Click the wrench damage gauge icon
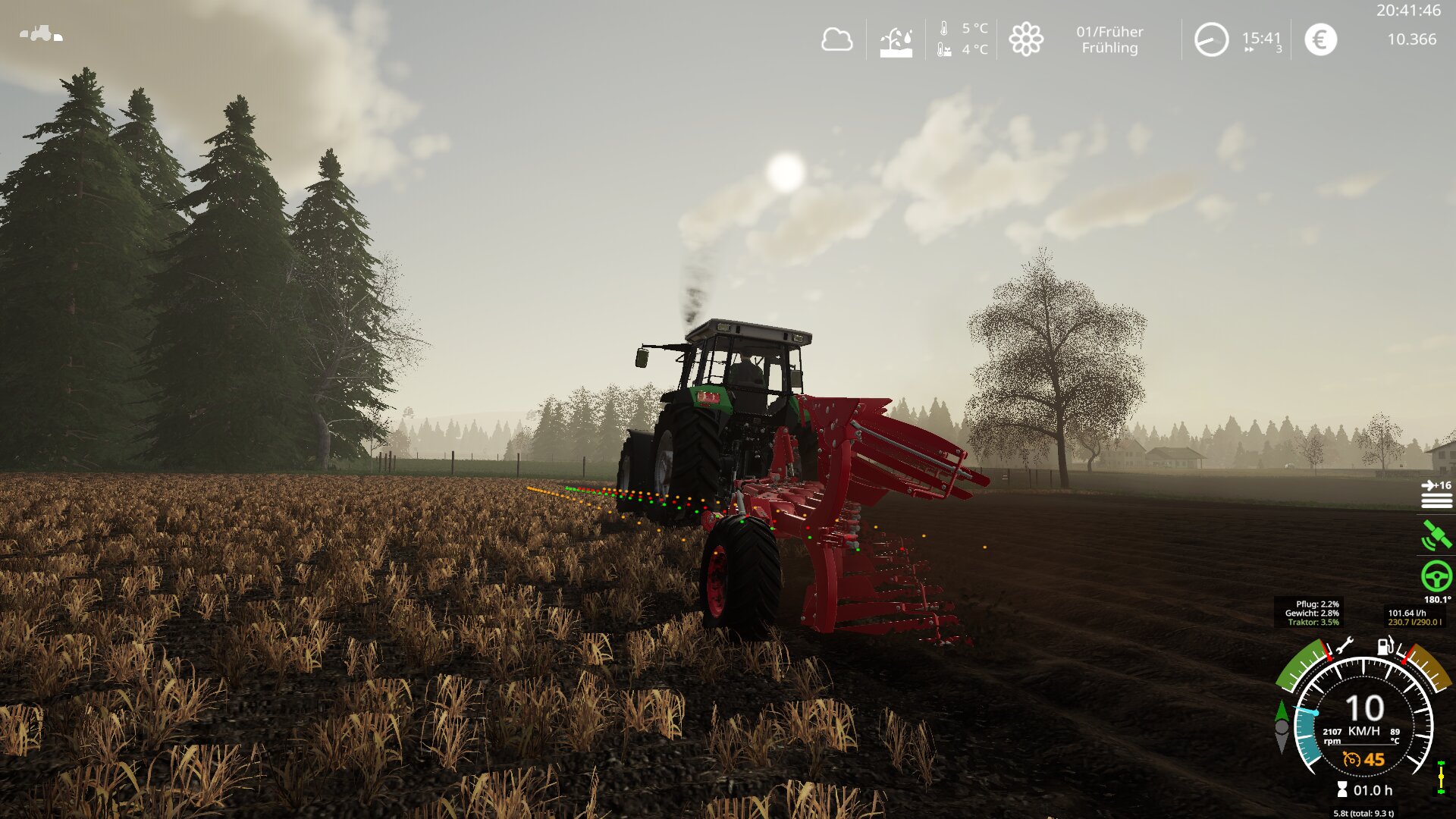Screen dimensions: 1456x819 point(1344,647)
